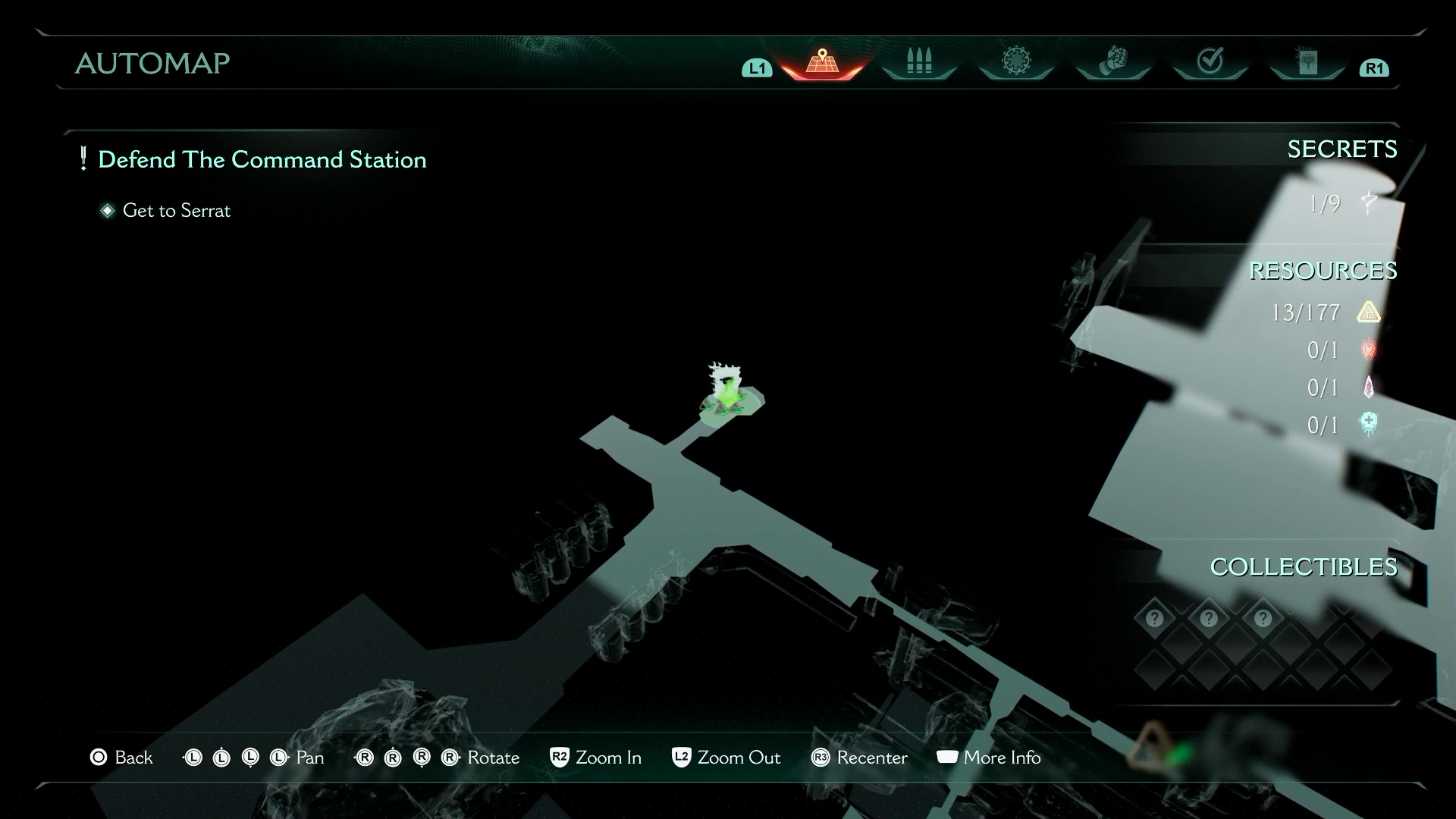
Task: Open the Weapons ammo tab icon
Action: (918, 62)
